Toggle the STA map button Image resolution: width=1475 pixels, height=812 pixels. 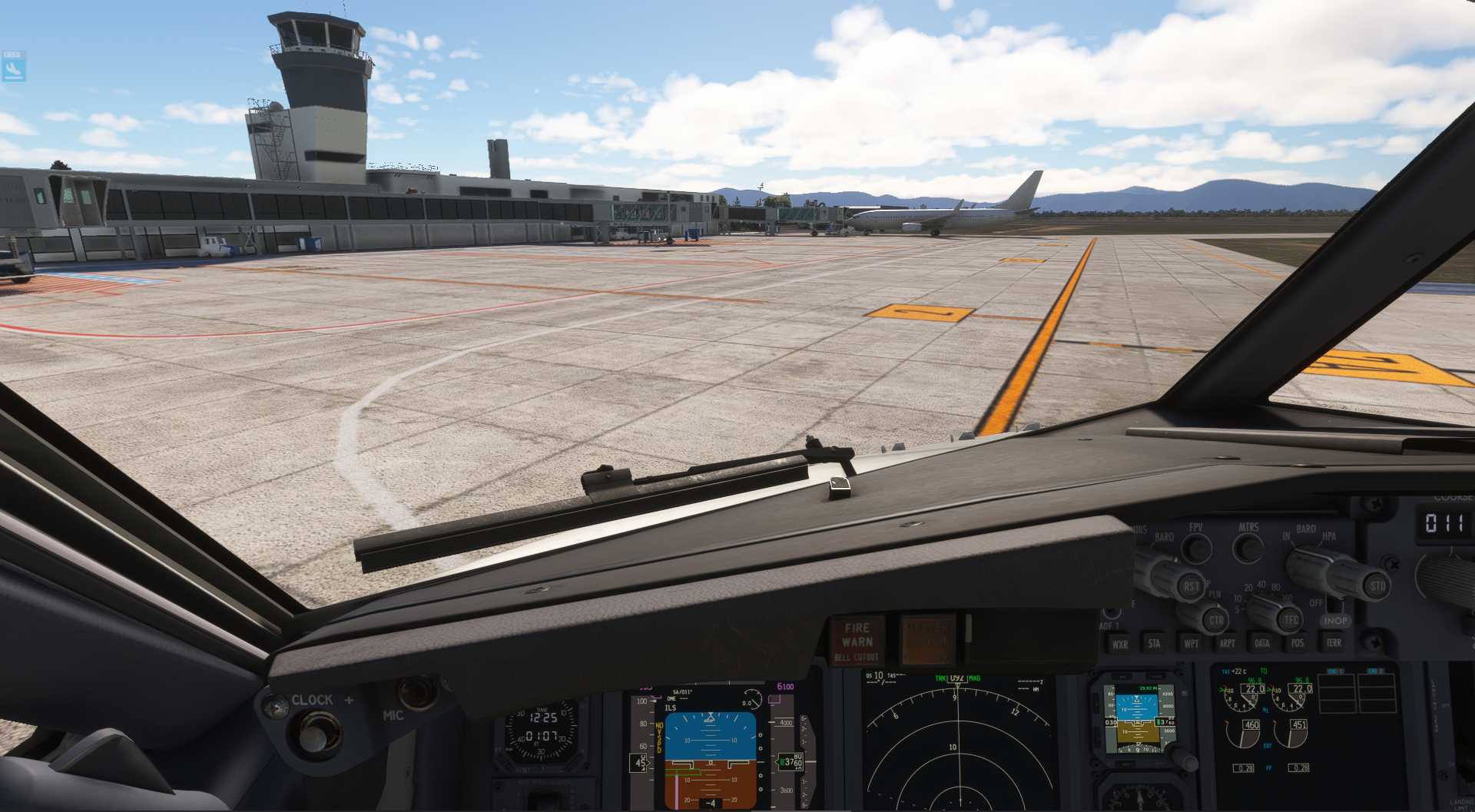click(1154, 643)
